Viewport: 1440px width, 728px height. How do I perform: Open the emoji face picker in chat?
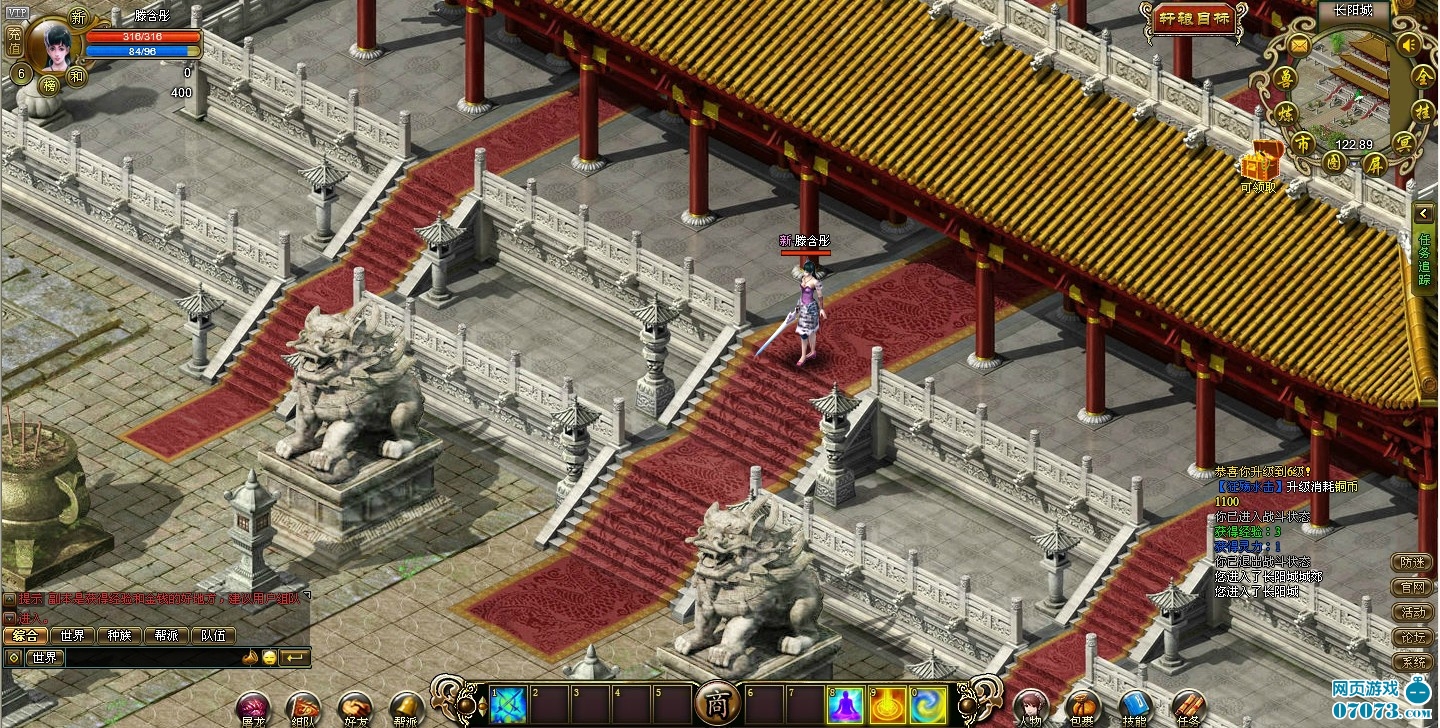(269, 657)
